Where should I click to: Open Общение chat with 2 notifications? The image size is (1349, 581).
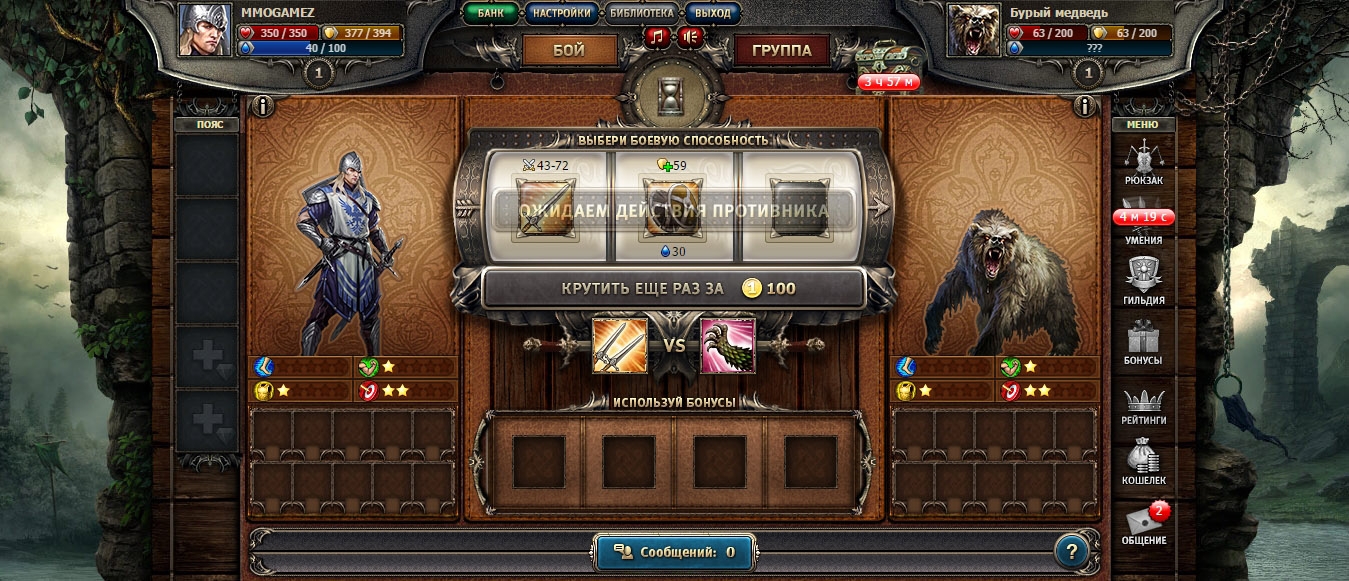(1144, 524)
